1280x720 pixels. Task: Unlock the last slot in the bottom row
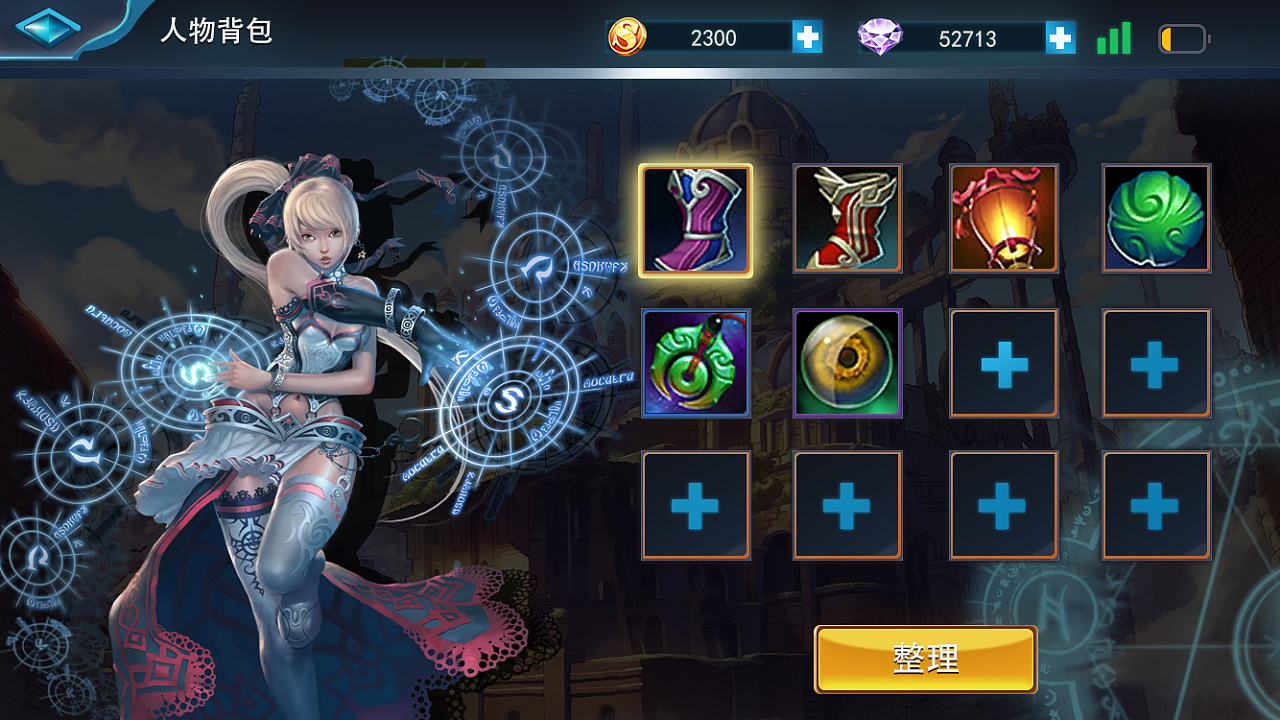point(1155,505)
